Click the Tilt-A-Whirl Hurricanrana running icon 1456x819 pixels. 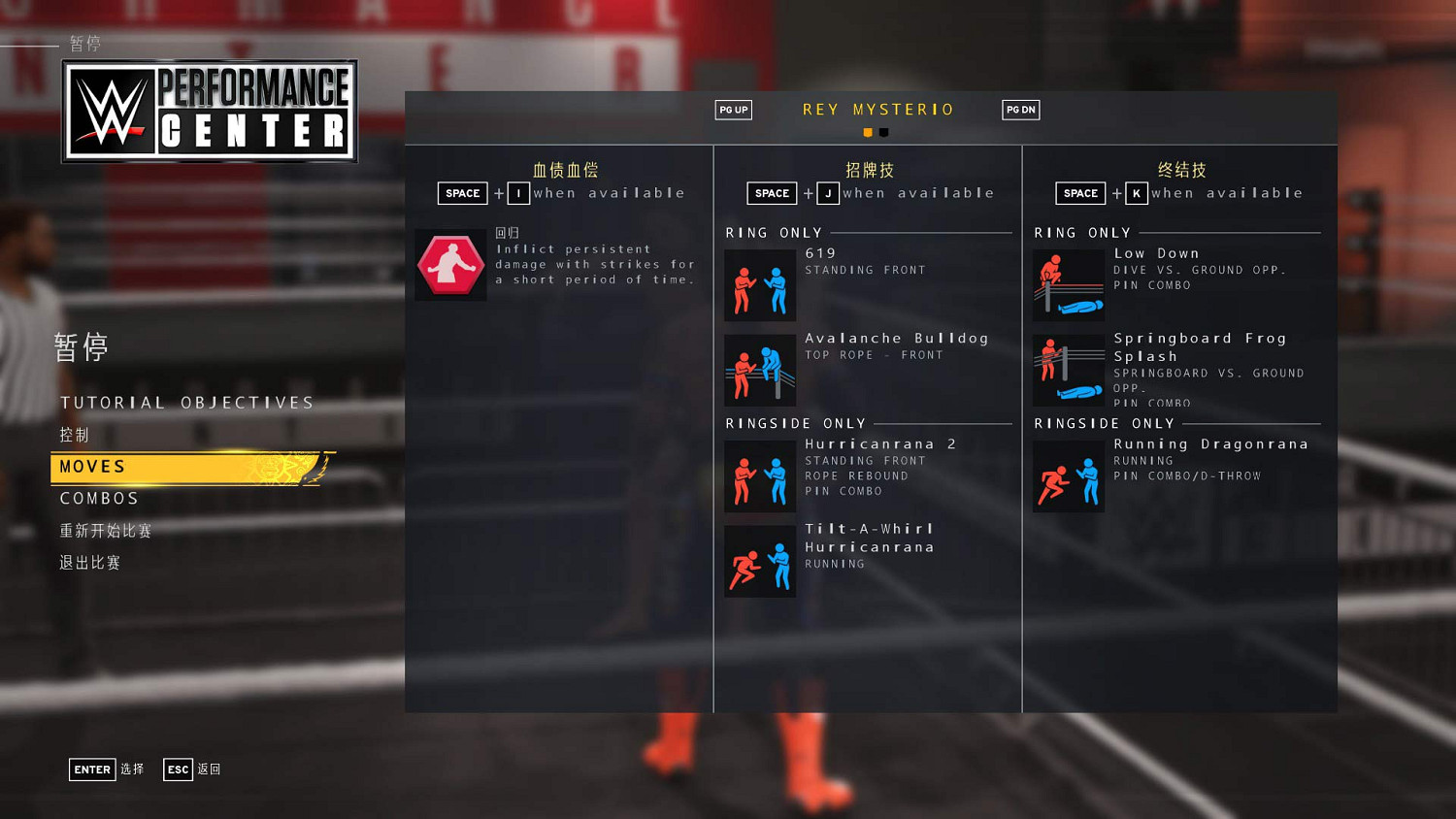point(760,561)
